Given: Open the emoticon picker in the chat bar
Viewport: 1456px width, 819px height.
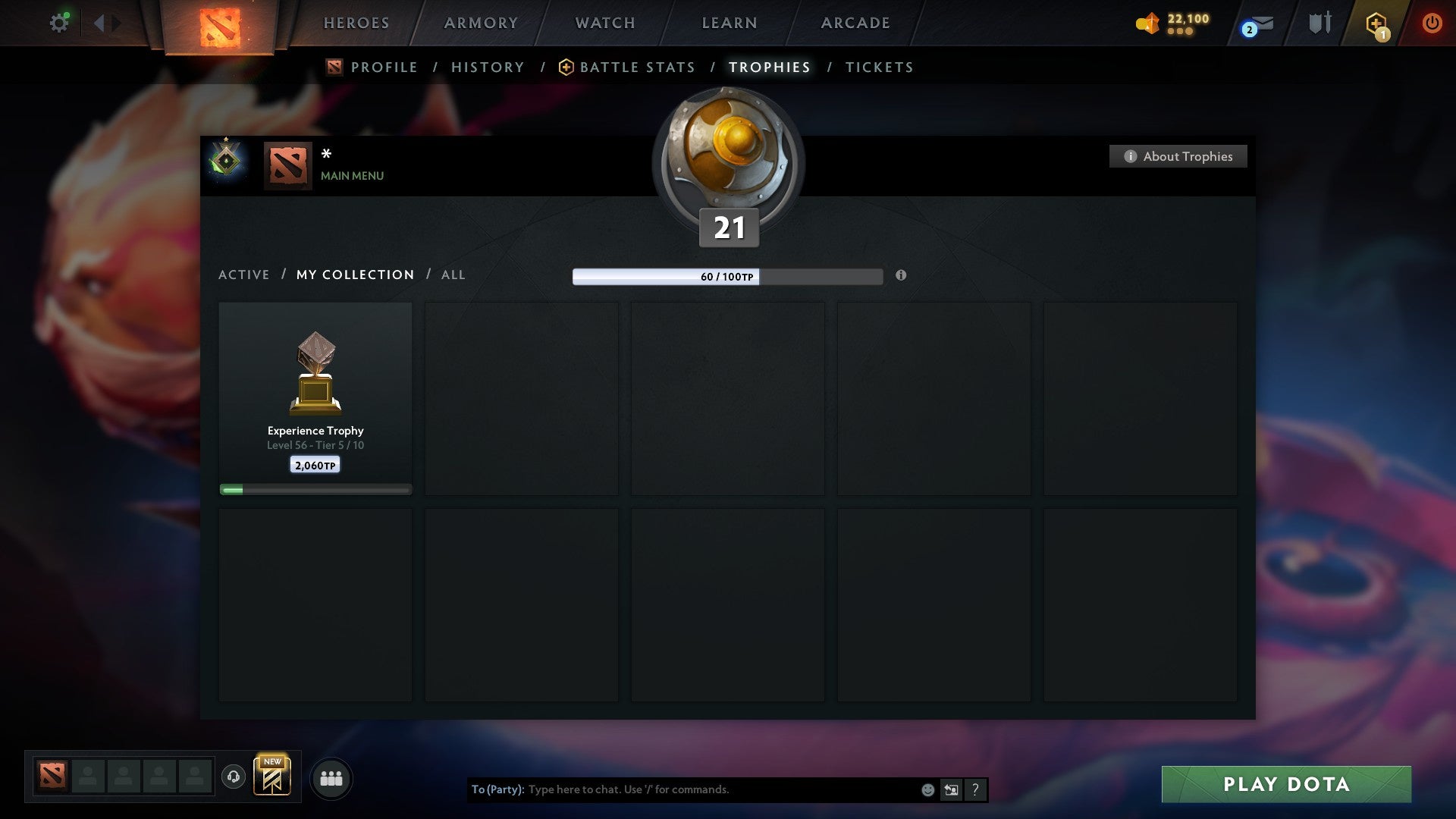Looking at the screenshot, I should 927,789.
